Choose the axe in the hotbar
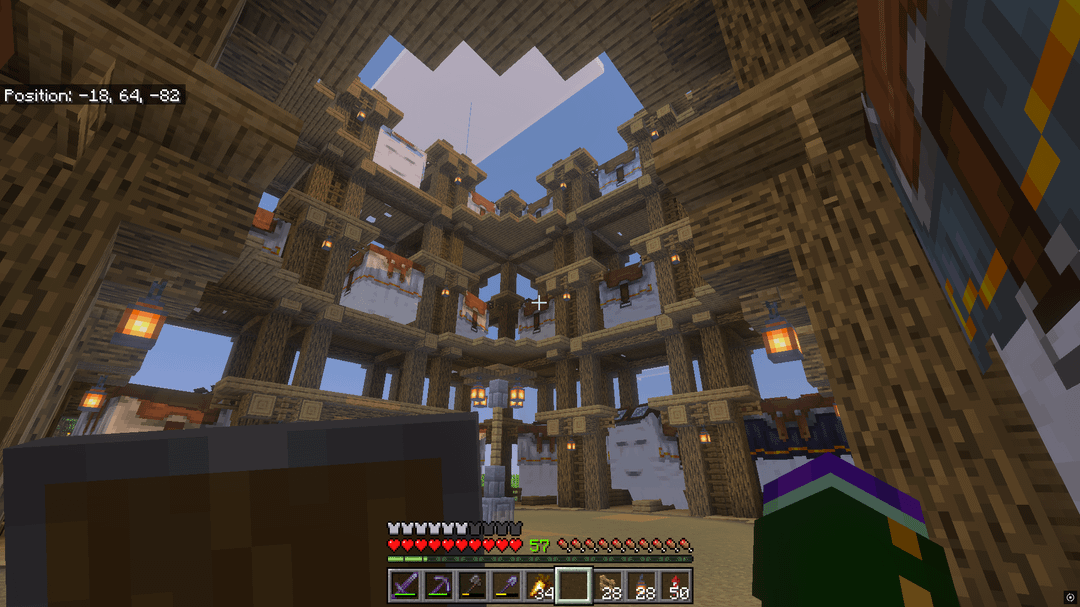This screenshot has width=1080, height=607. pyautogui.click(x=472, y=585)
